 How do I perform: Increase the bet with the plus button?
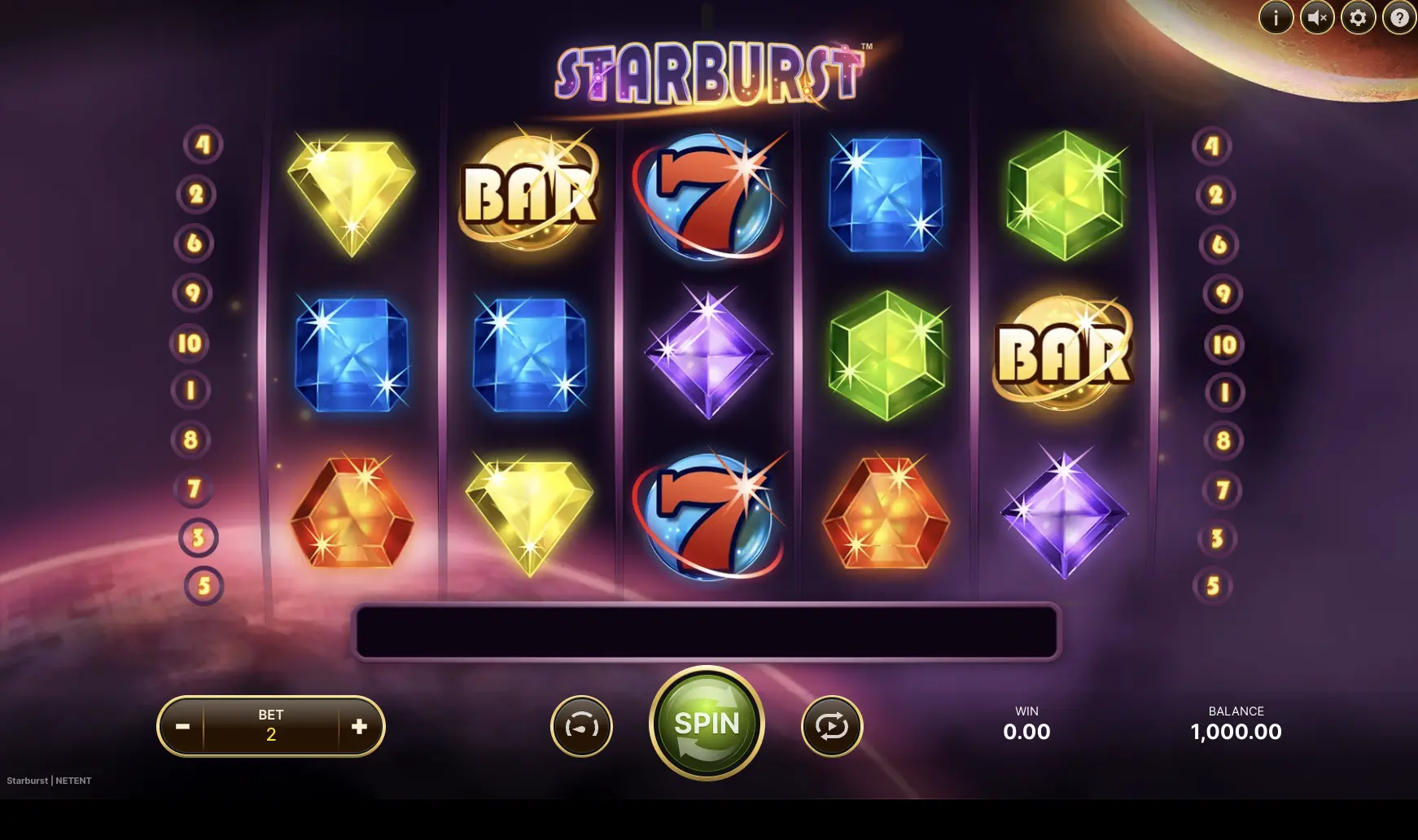point(358,726)
